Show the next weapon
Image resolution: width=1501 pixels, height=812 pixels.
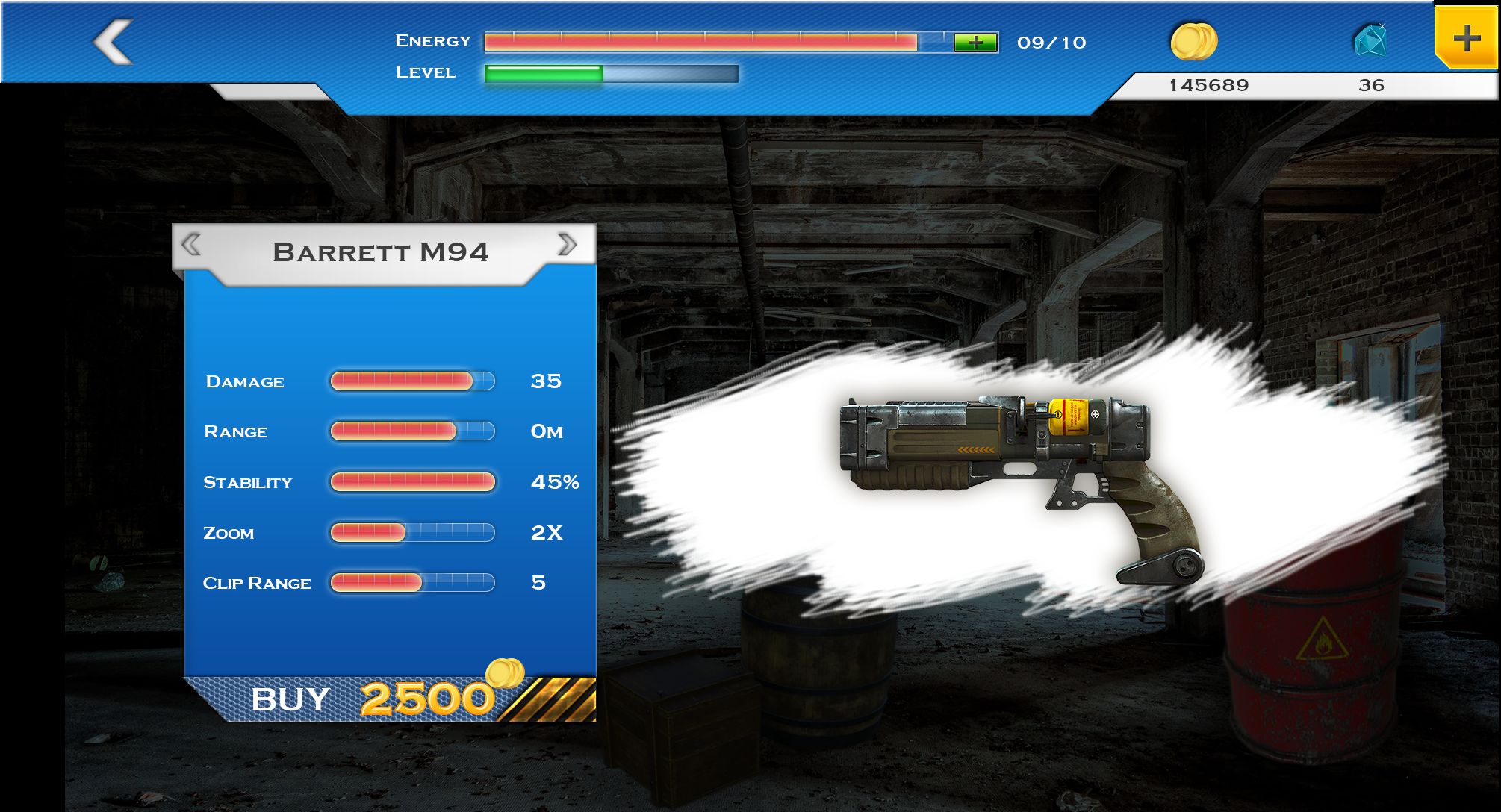coord(568,244)
